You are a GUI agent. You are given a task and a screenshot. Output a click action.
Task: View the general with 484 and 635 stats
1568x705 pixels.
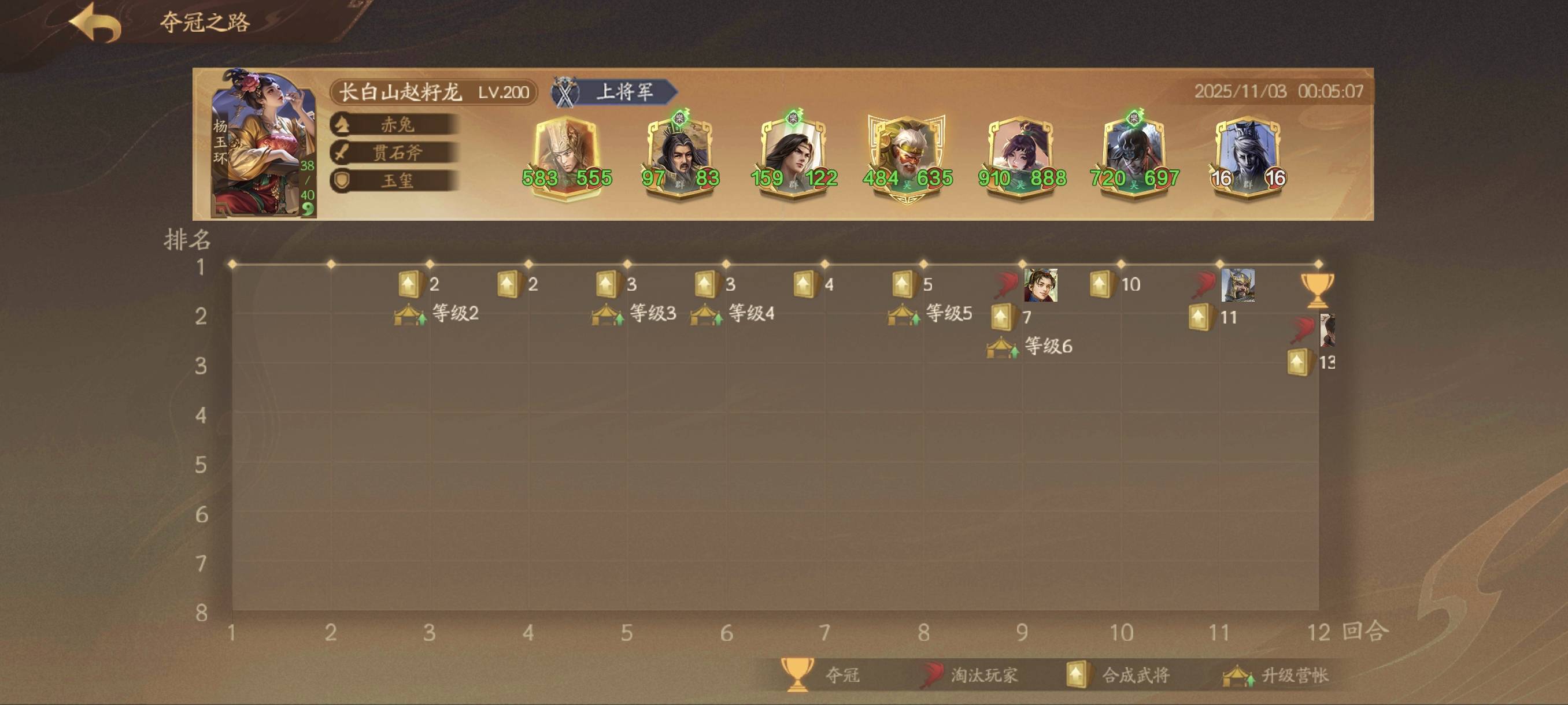[907, 158]
